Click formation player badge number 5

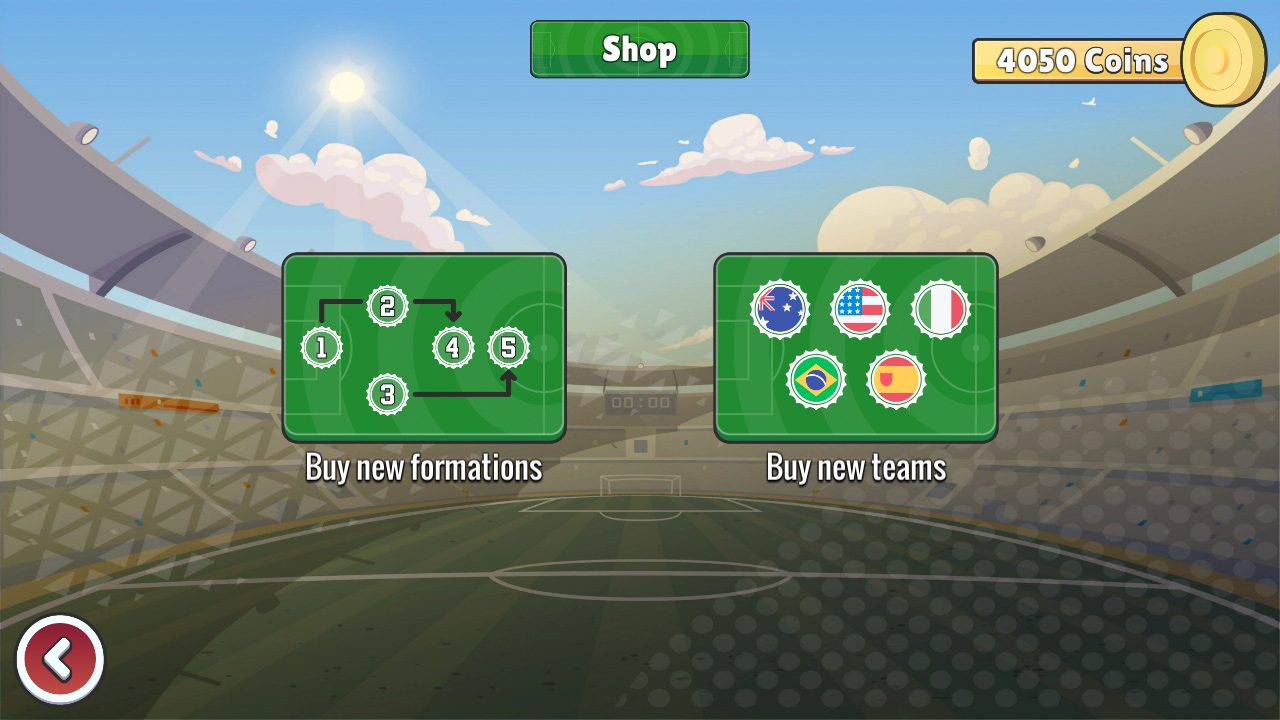coord(508,345)
